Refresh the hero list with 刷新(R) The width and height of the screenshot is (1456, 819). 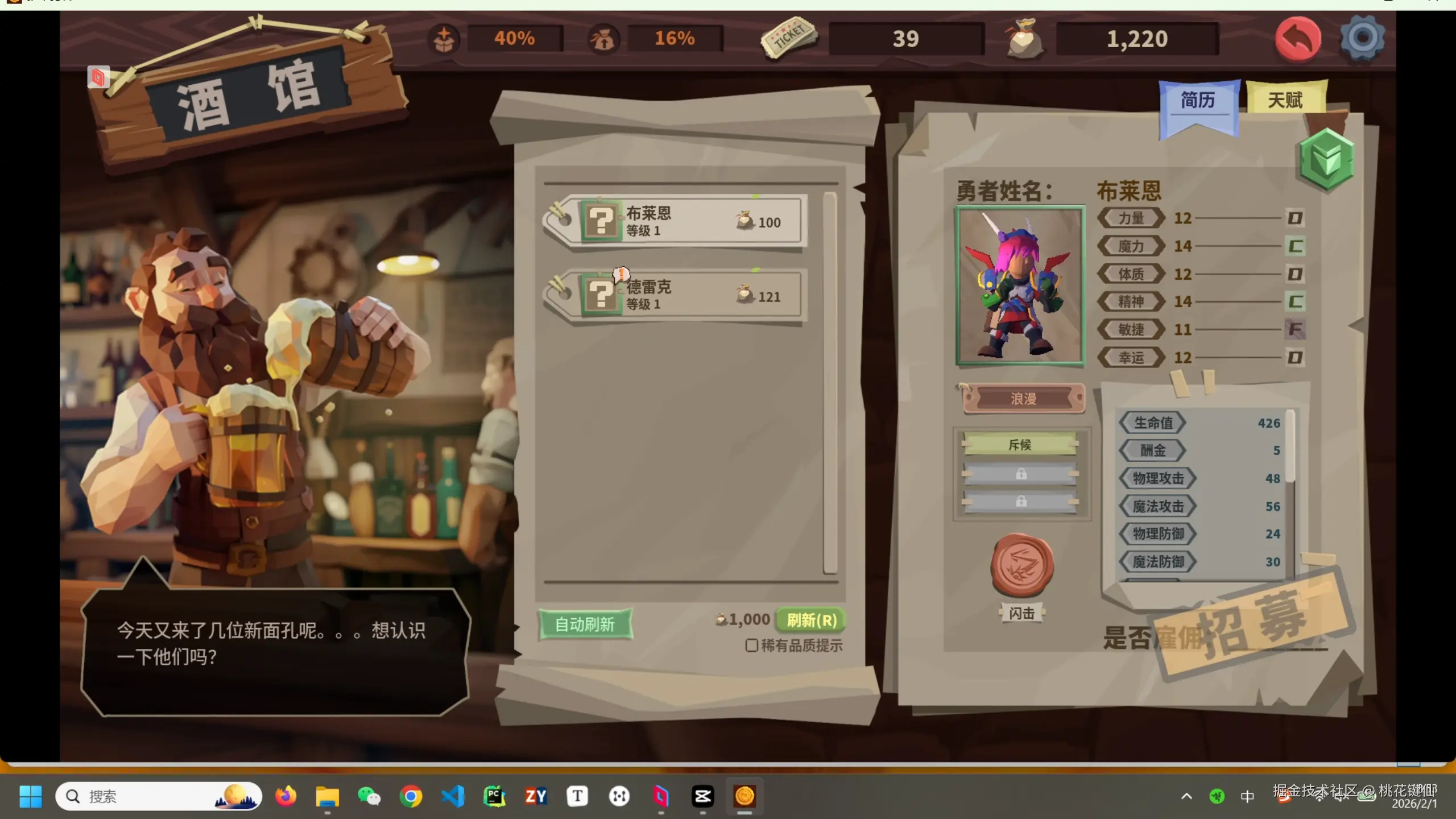[811, 620]
